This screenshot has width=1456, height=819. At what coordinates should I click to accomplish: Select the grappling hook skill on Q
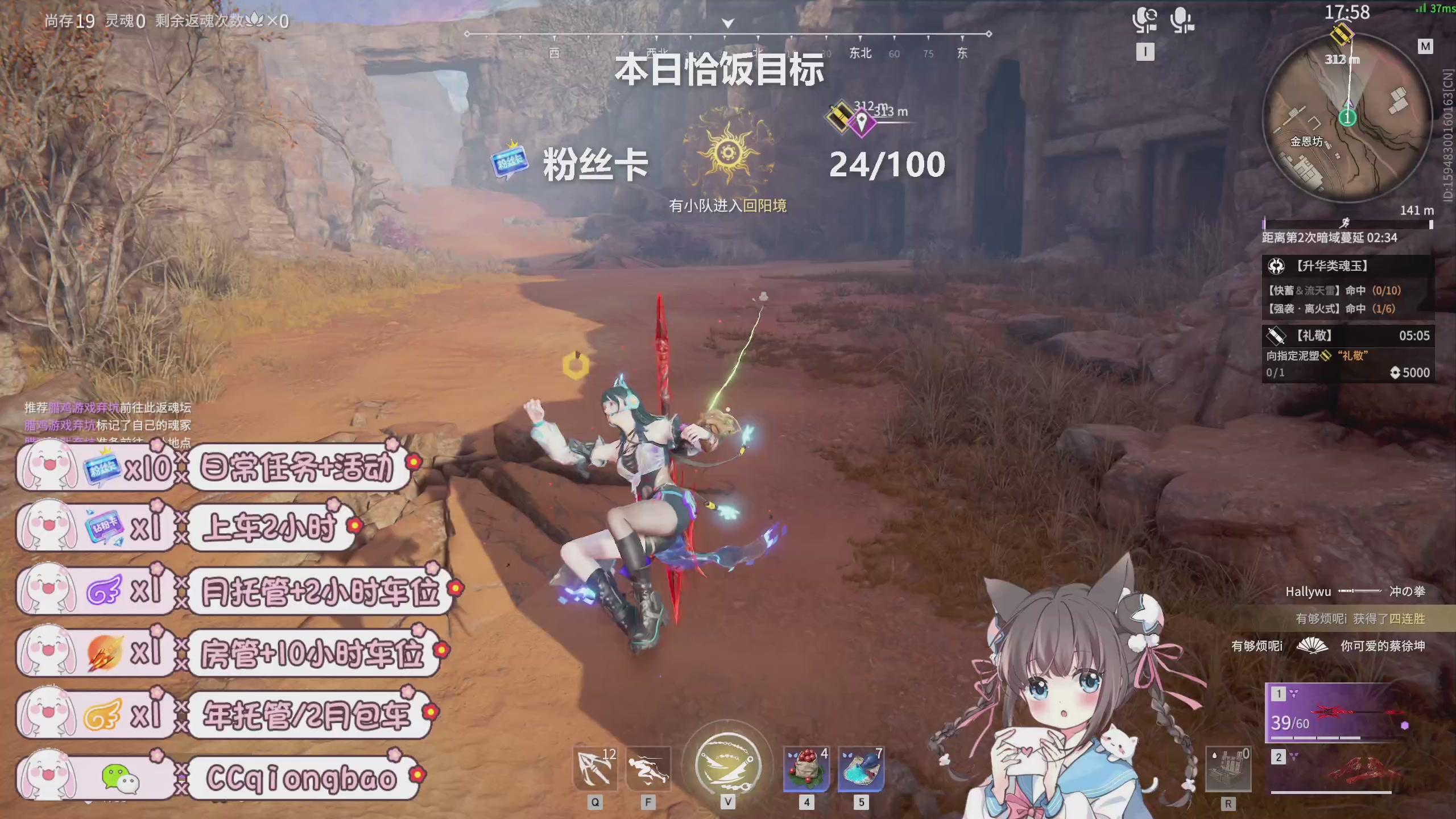pos(594,769)
